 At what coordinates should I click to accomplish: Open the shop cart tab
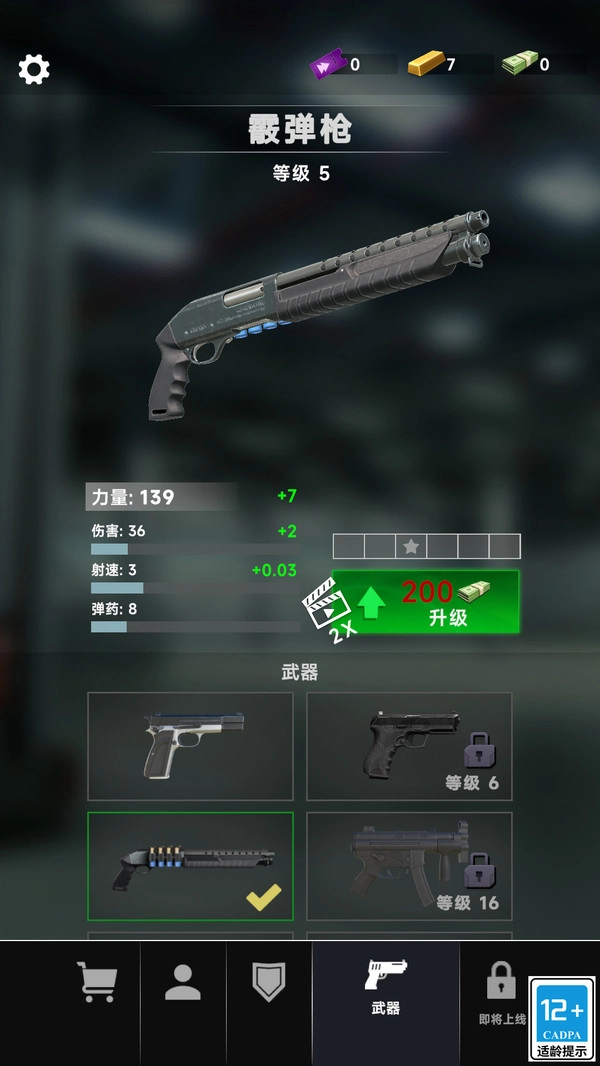[97, 982]
